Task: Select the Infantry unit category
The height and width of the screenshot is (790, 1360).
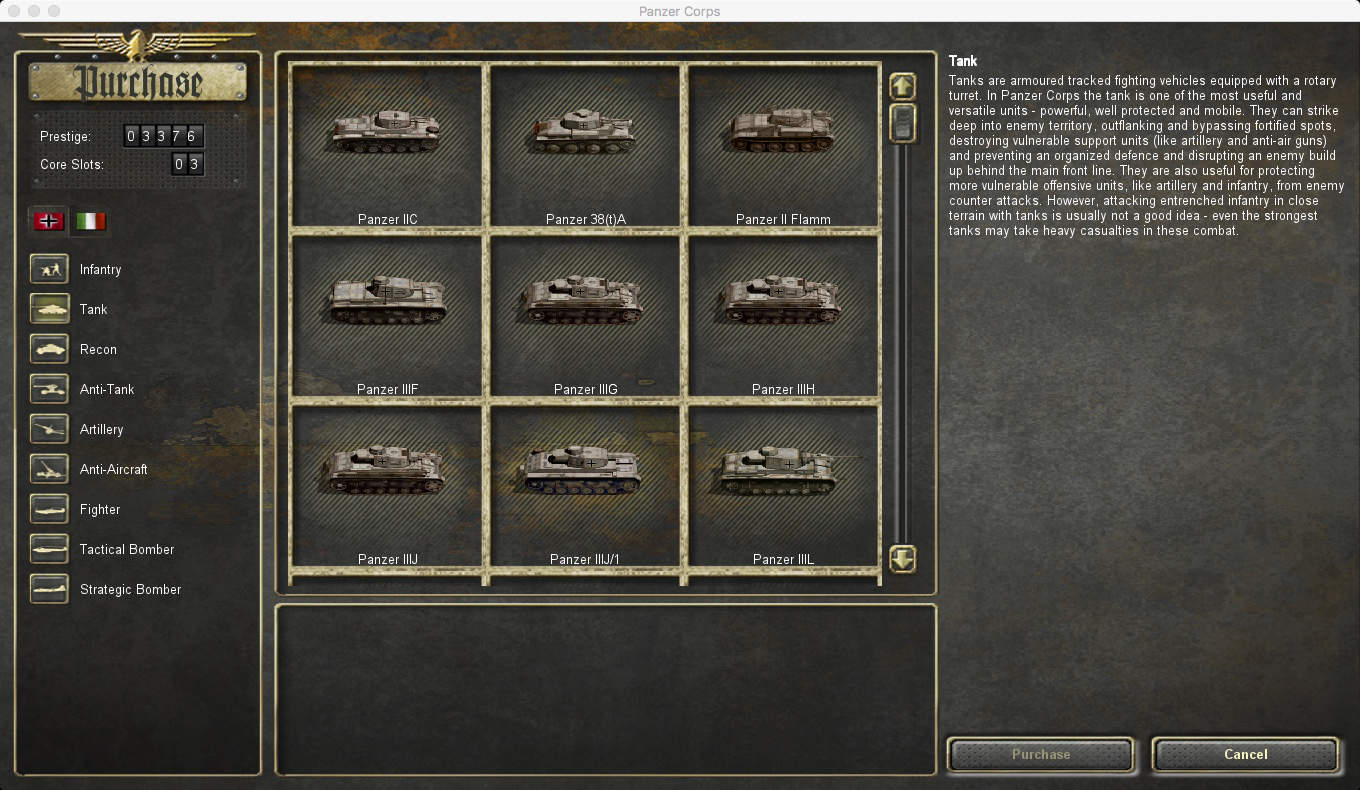Action: point(50,269)
